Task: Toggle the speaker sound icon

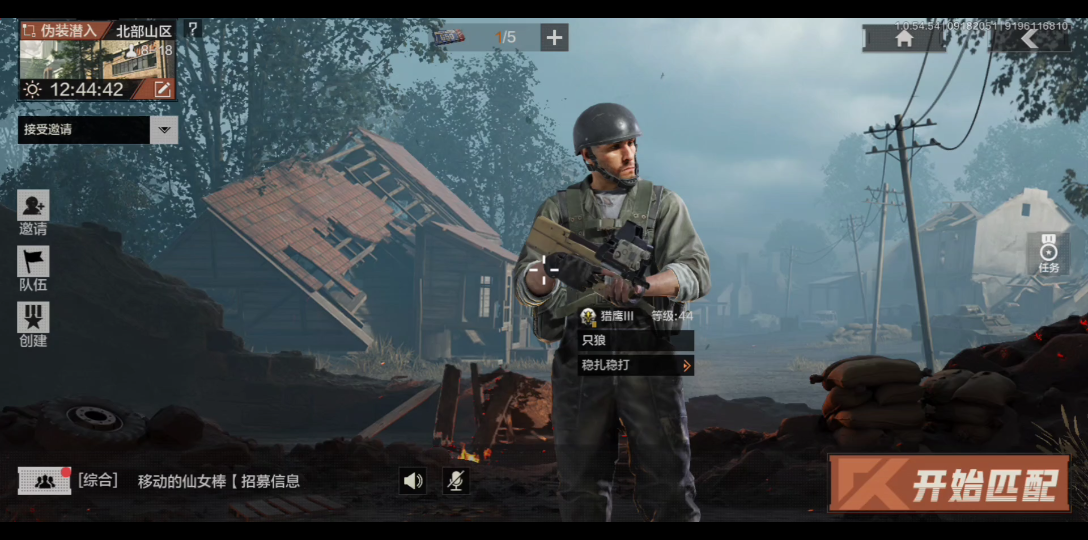Action: pyautogui.click(x=413, y=481)
